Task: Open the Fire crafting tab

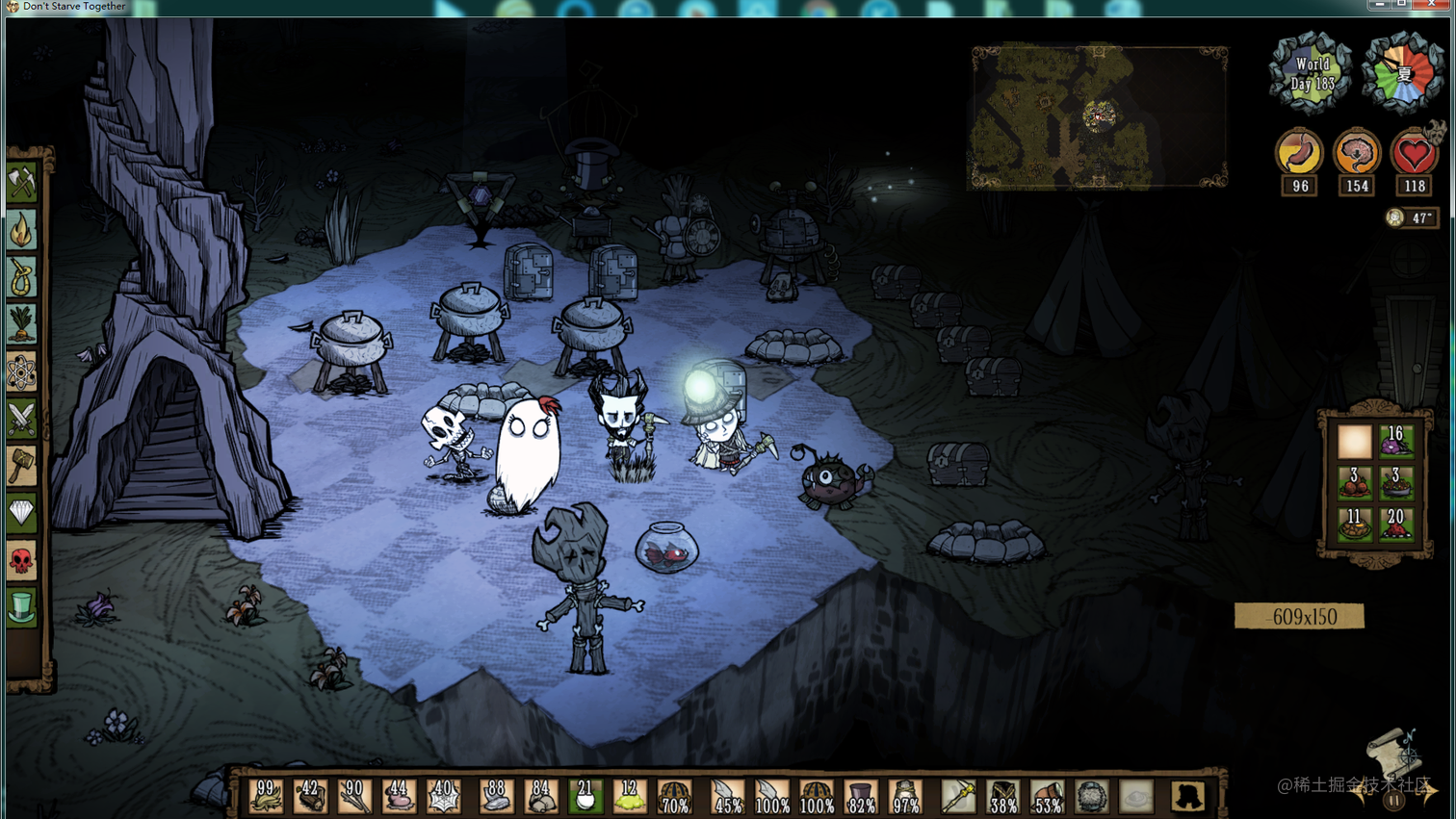Action: pos(22,230)
